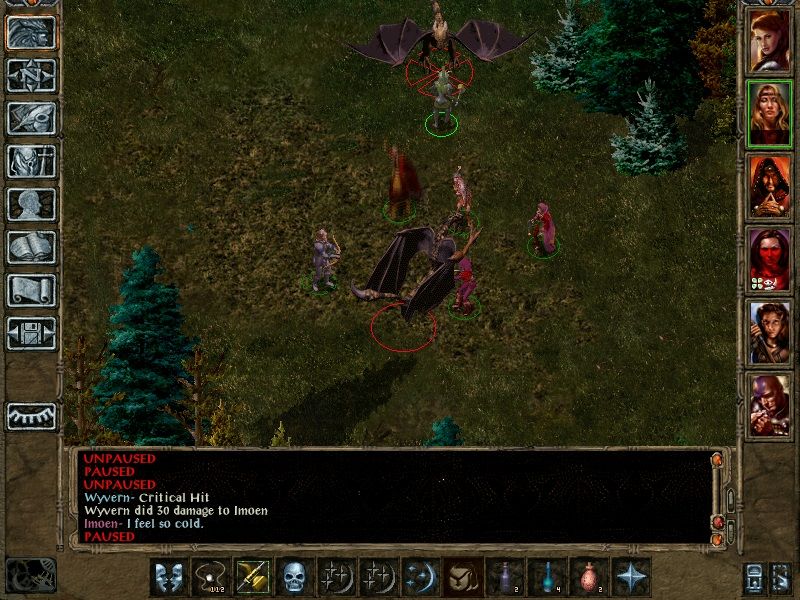Show the character record using the bust icon

(31, 204)
